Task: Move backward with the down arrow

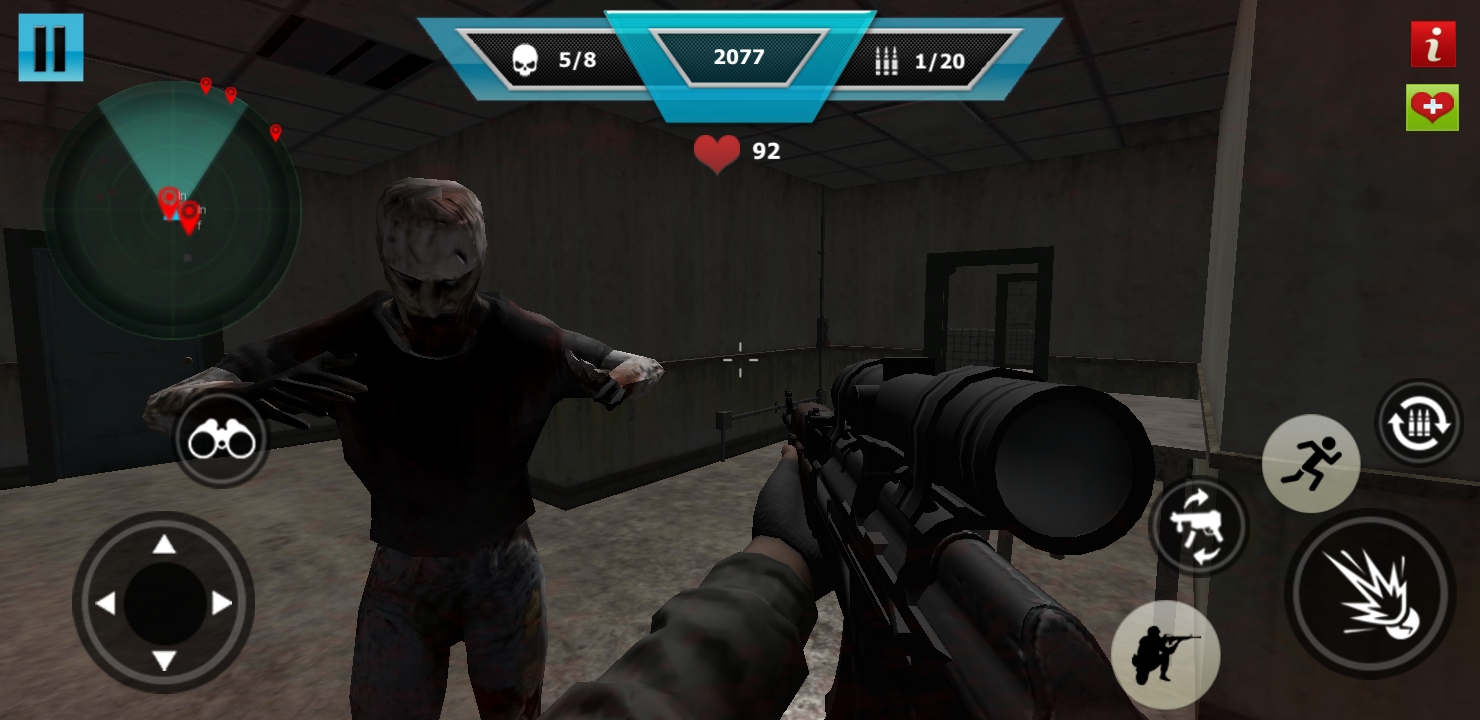Action: click(x=164, y=660)
